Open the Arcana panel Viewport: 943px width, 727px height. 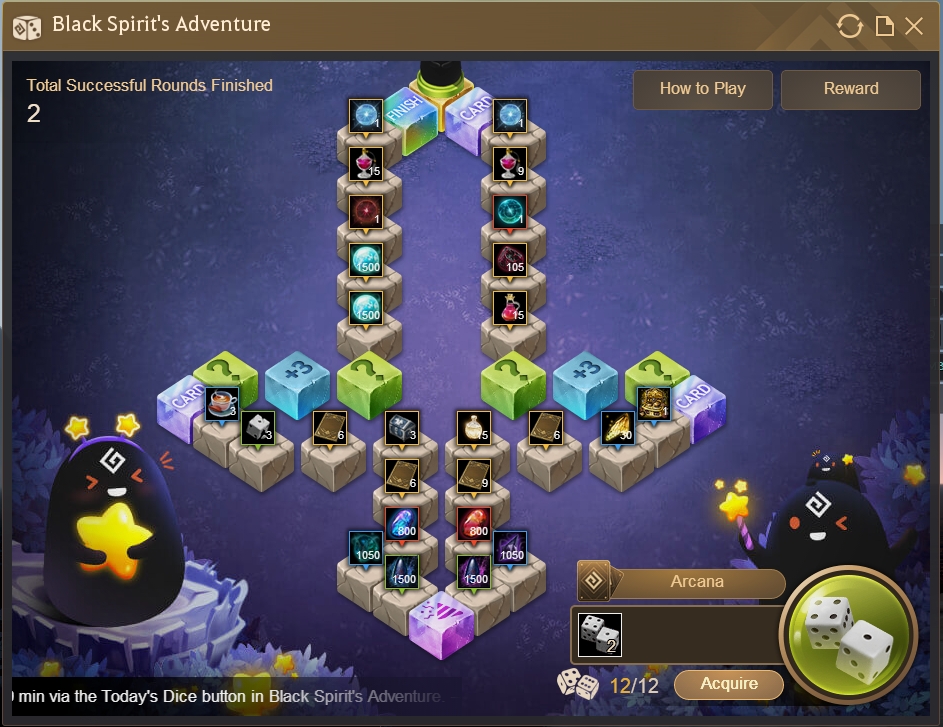pos(696,582)
